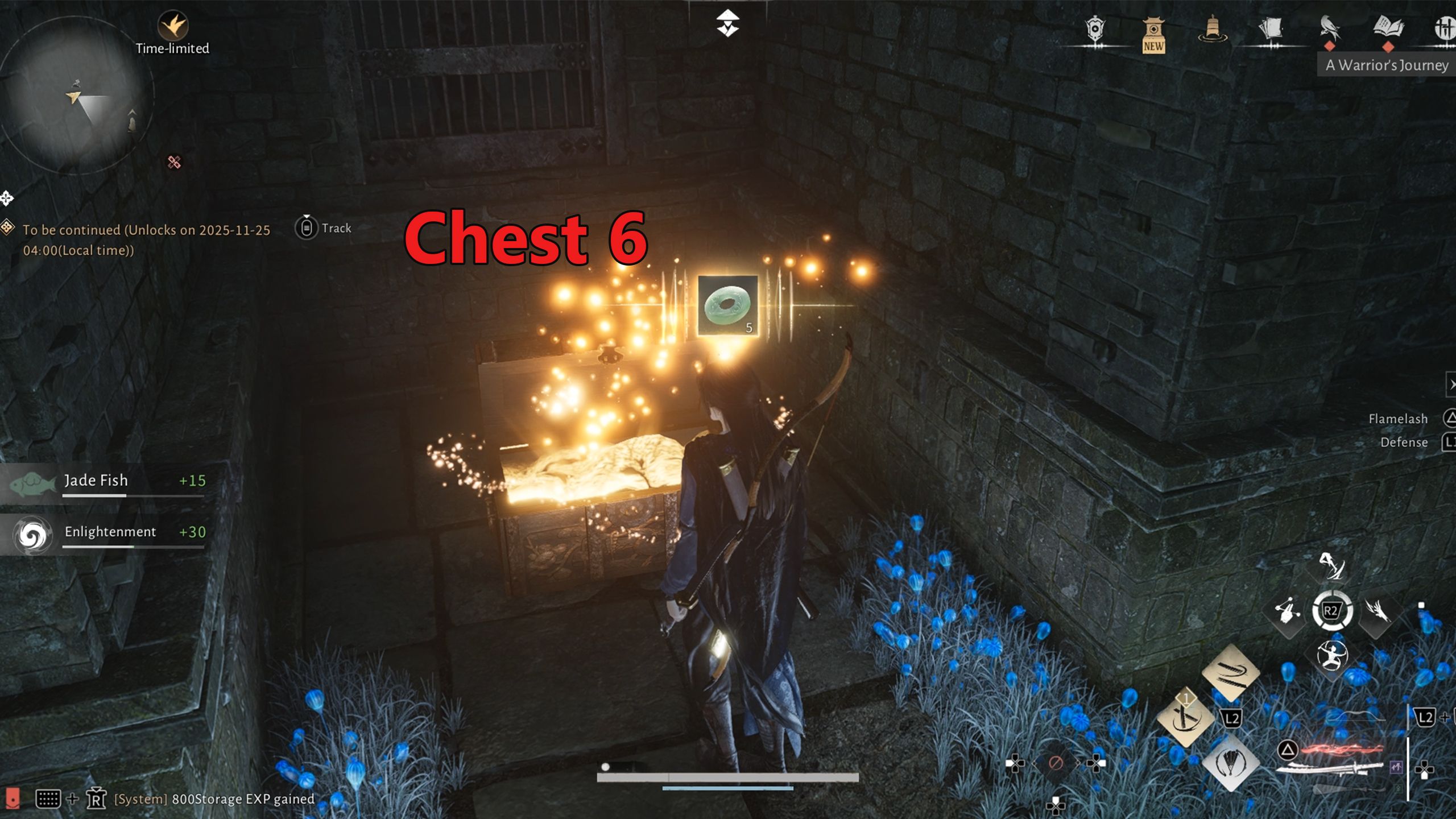Select the bell offering icon in the top bar

(x=1213, y=28)
